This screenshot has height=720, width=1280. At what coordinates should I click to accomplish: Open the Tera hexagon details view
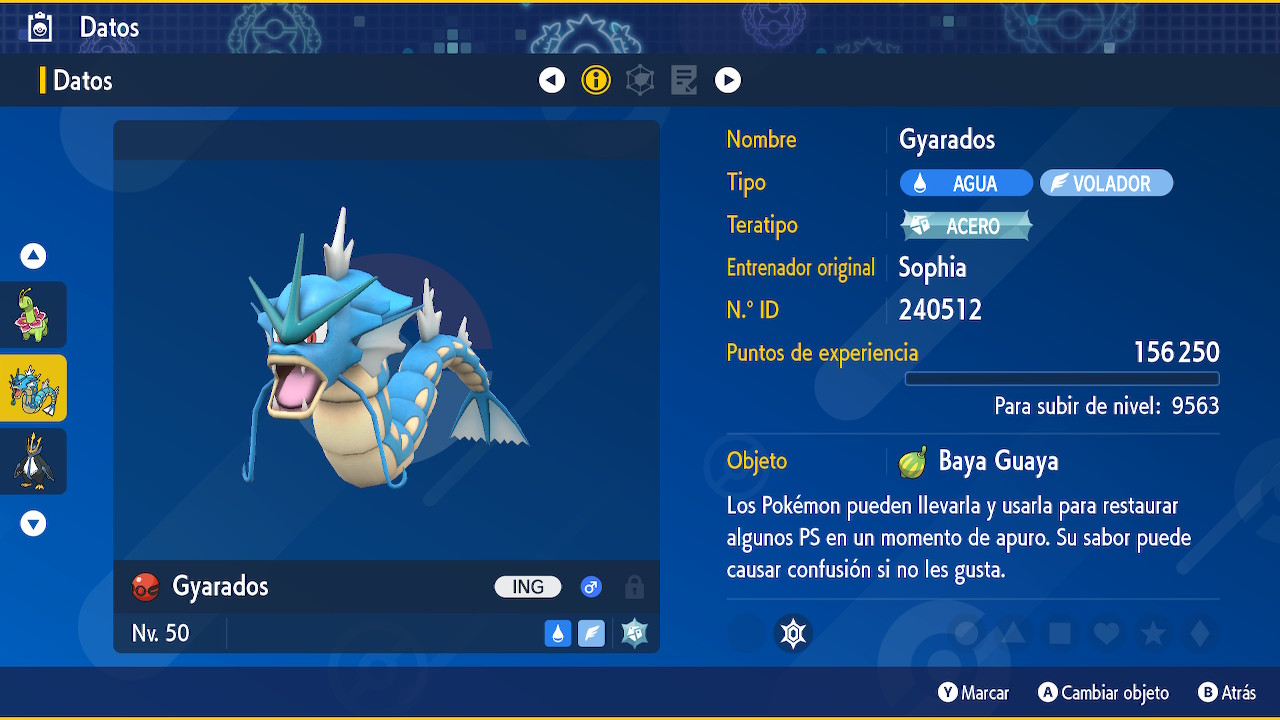click(x=640, y=80)
